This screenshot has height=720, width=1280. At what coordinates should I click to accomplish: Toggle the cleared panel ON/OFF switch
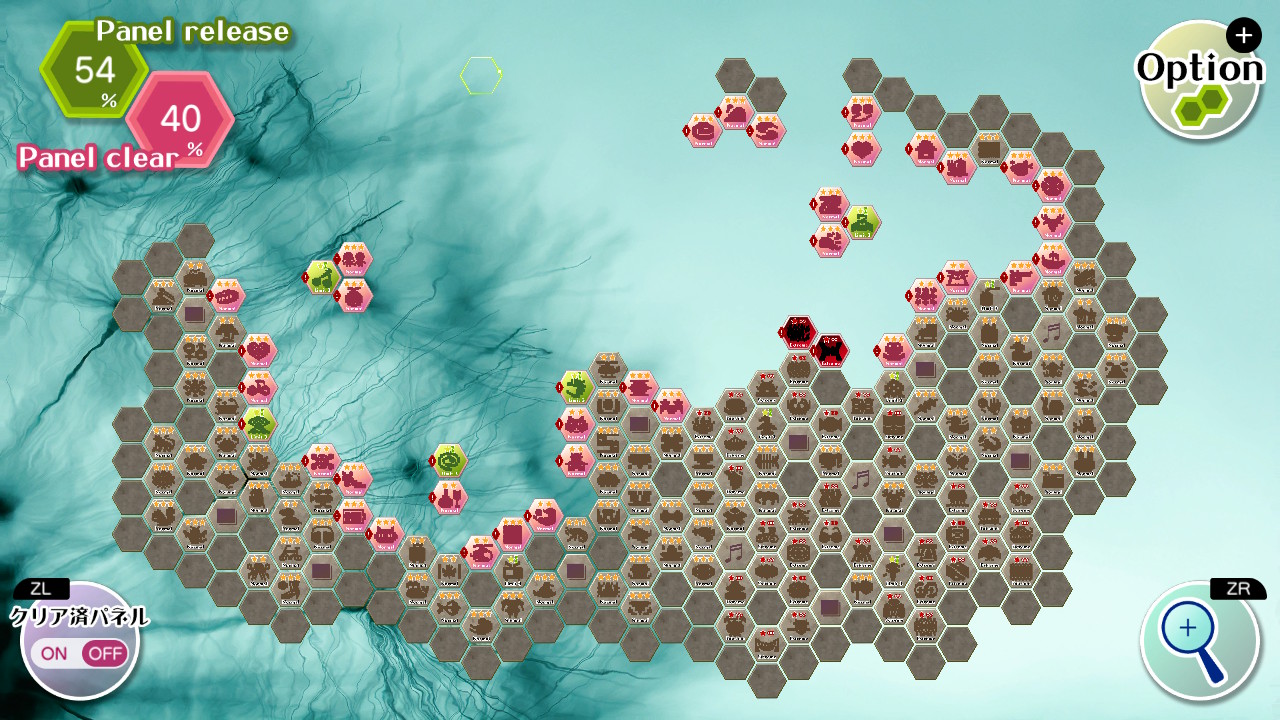[80, 653]
